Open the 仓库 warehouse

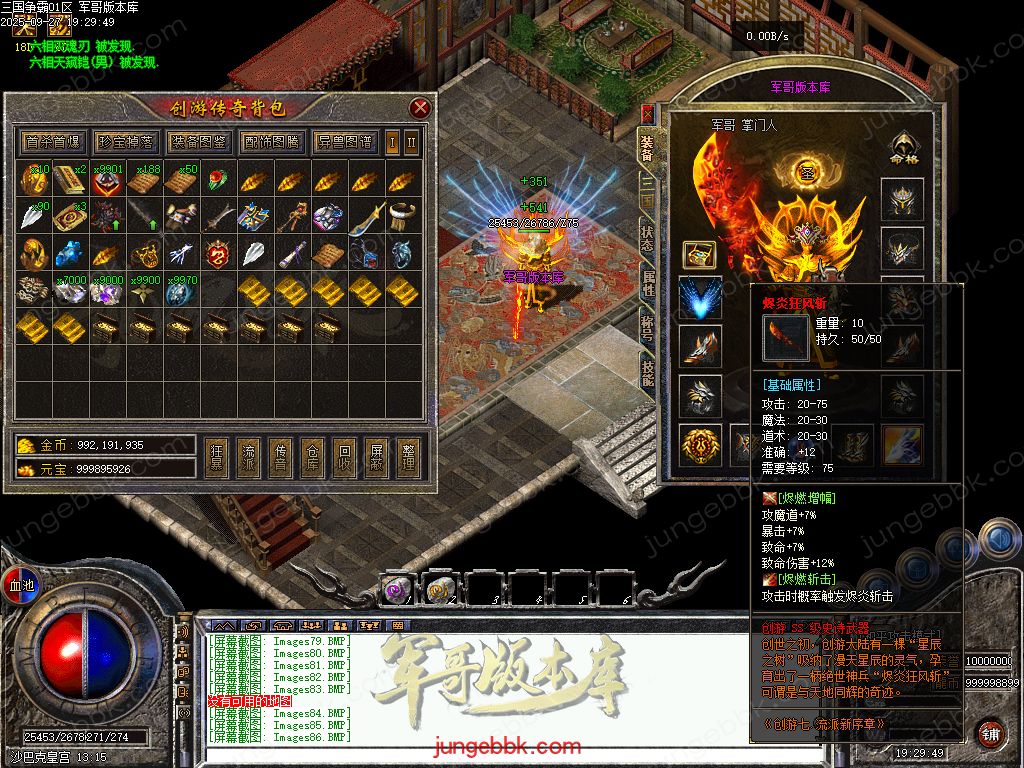coord(313,459)
